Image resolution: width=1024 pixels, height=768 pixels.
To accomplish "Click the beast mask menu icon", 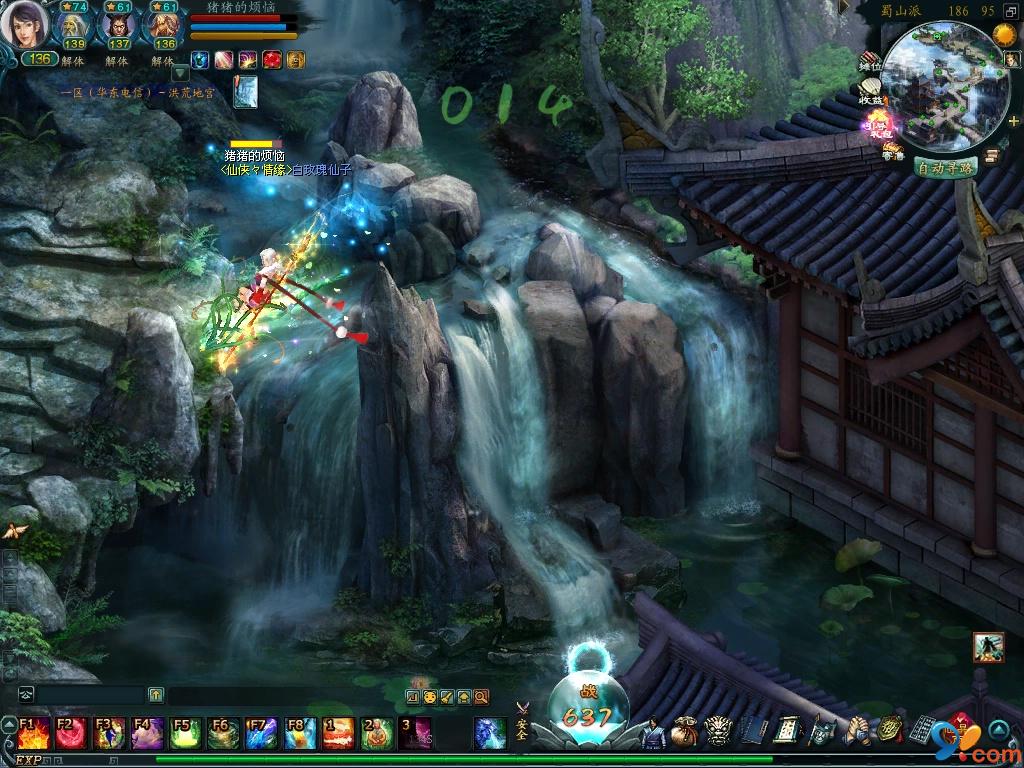I will click(718, 732).
